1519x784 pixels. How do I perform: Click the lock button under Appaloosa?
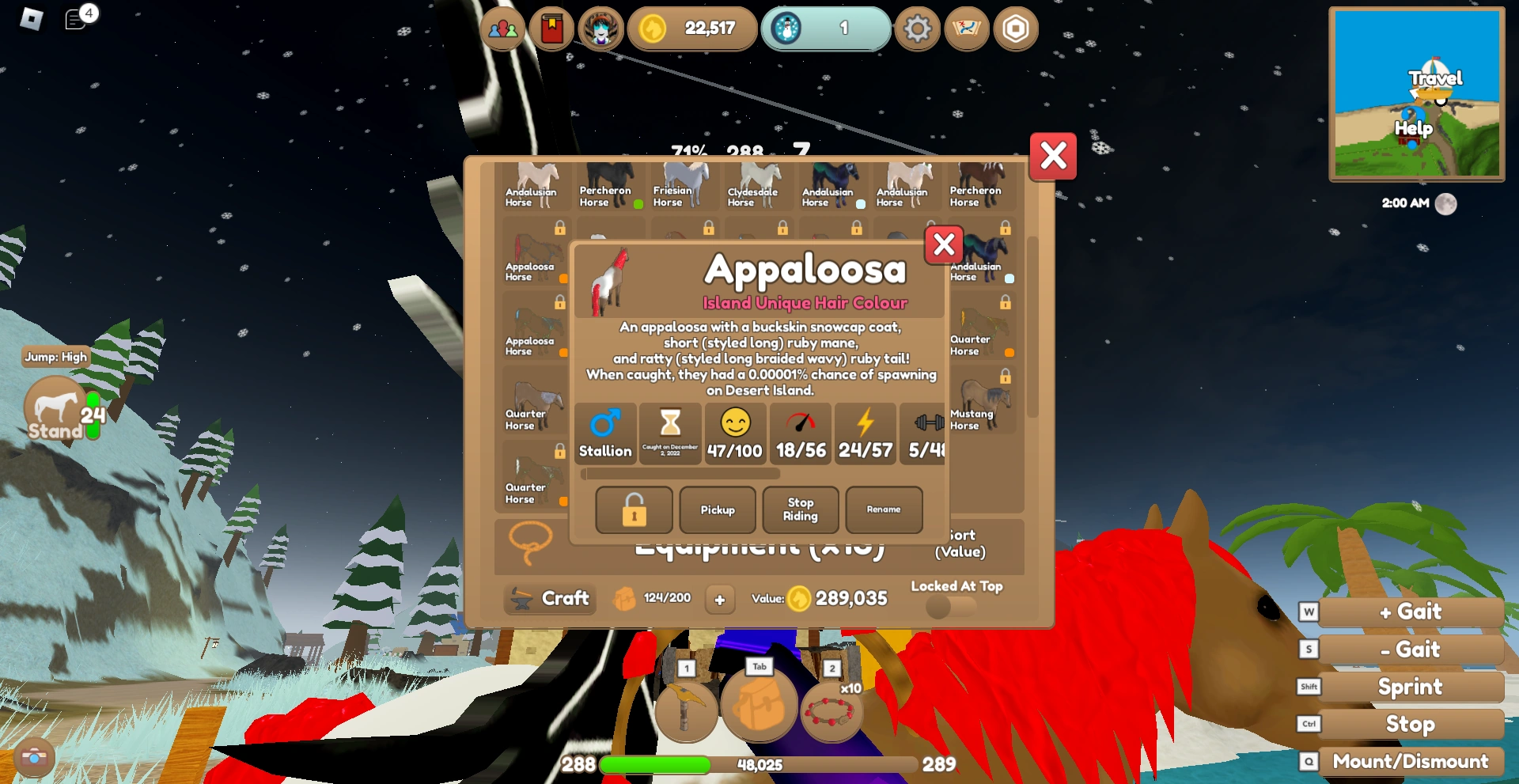point(633,509)
